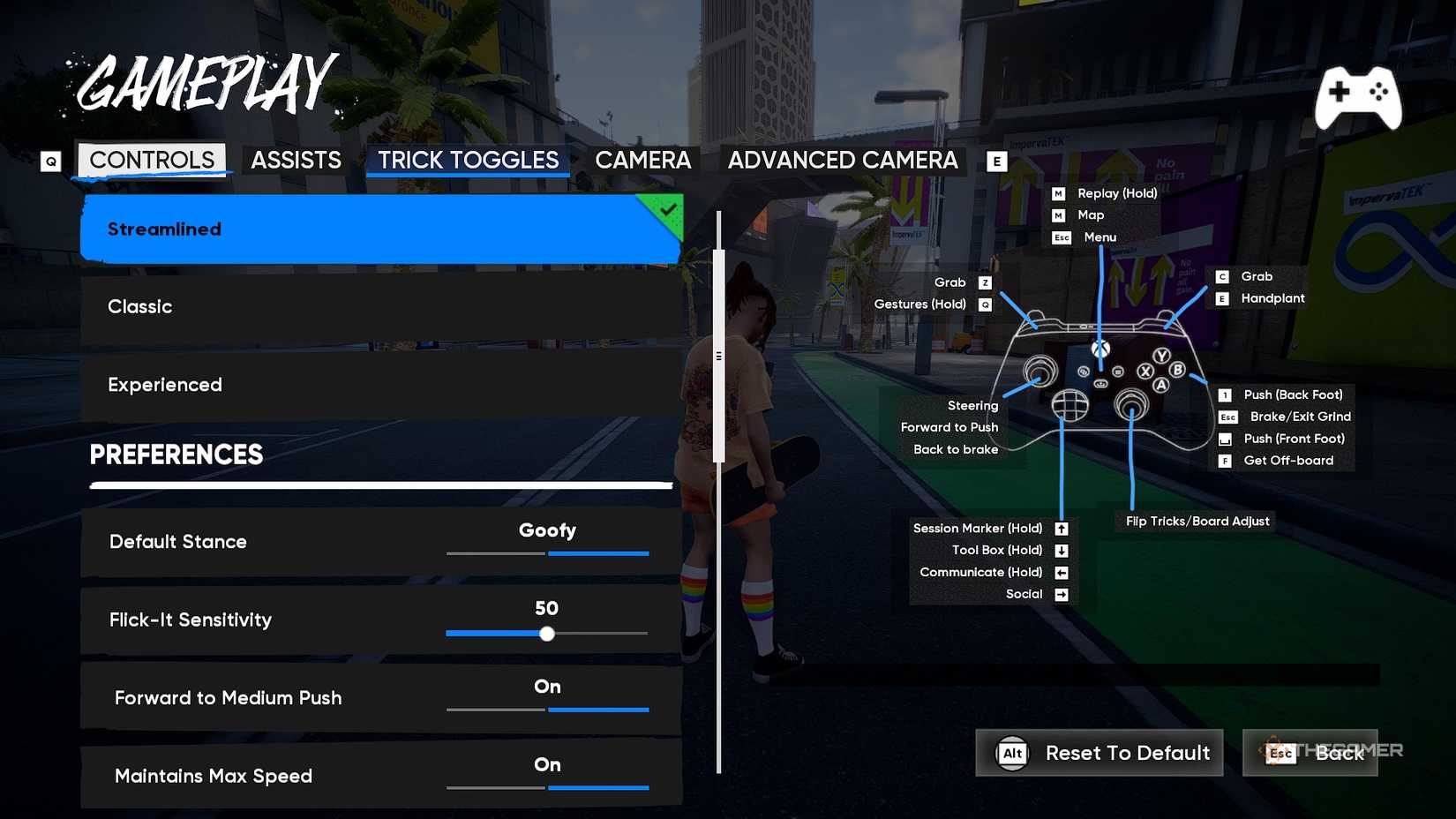This screenshot has height=819, width=1456.
Task: Select the Classic control scheme
Action: point(379,306)
